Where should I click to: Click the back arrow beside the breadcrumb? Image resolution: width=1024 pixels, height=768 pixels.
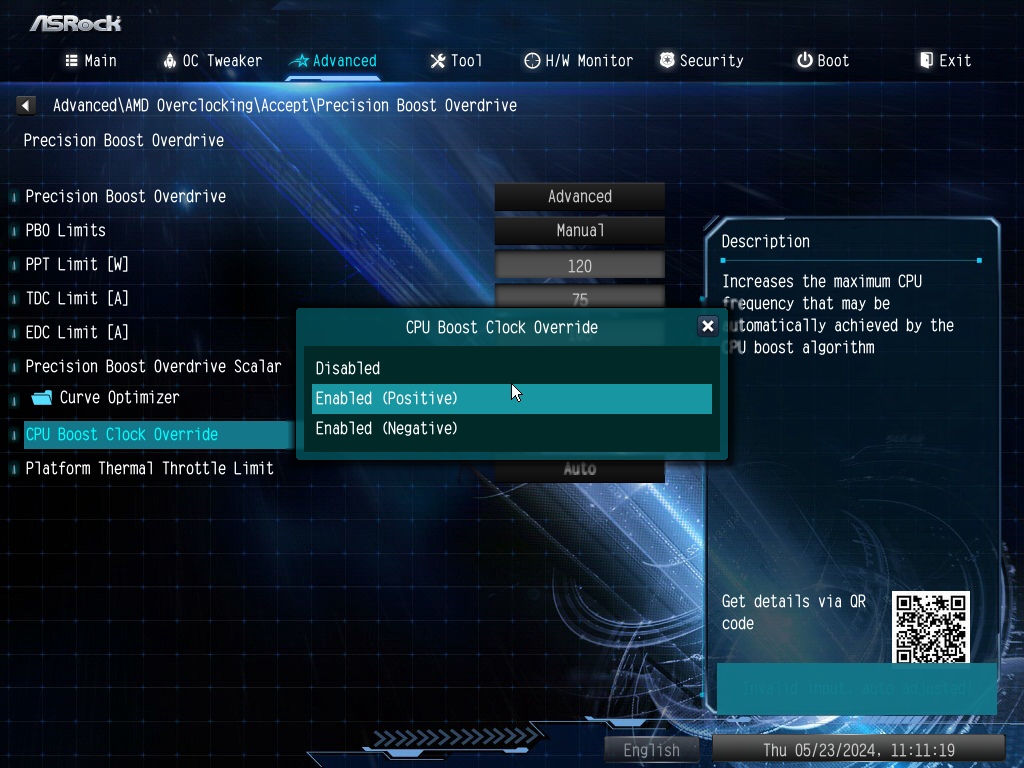click(x=26, y=105)
